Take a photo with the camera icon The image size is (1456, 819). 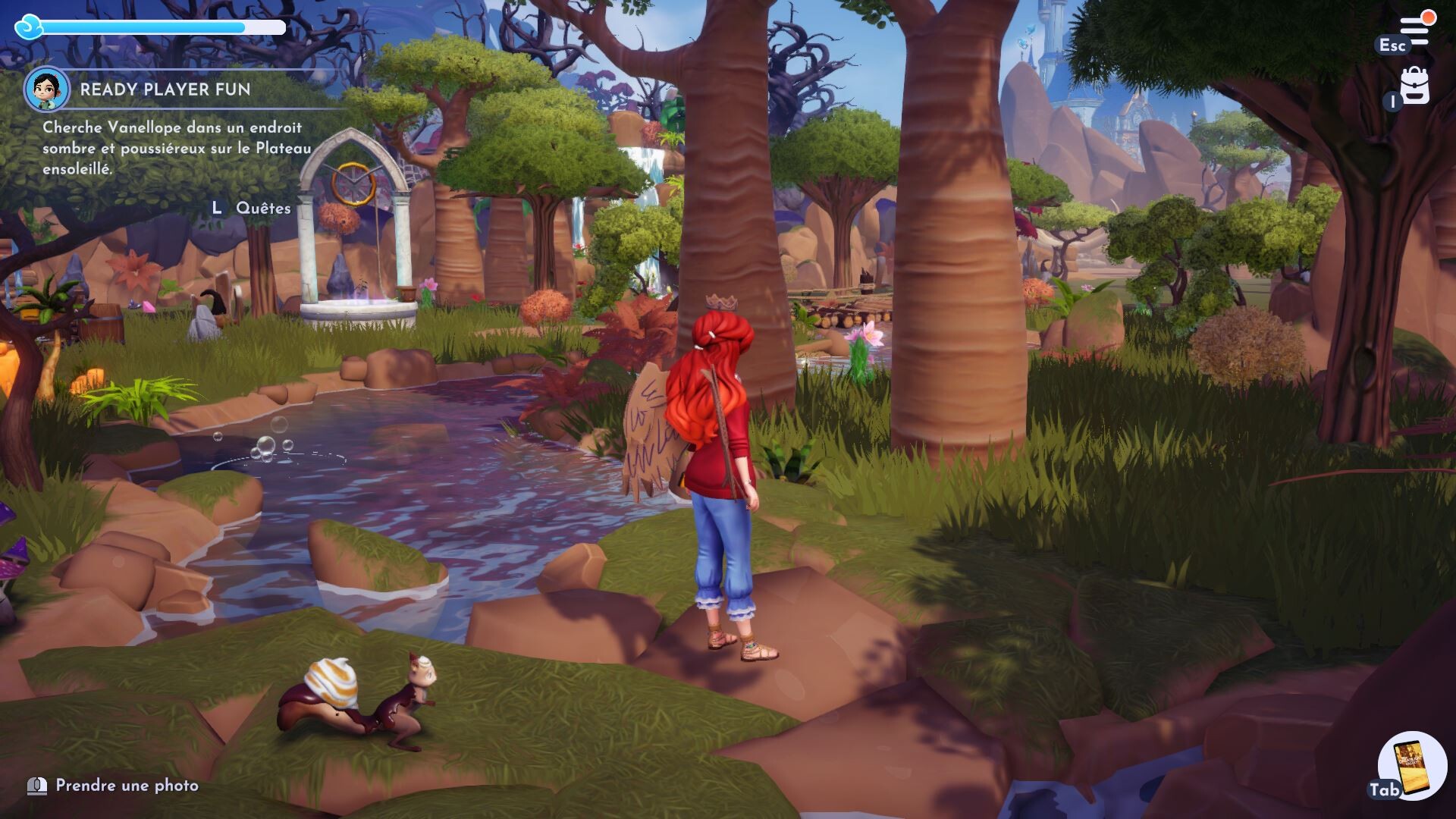(x=36, y=786)
